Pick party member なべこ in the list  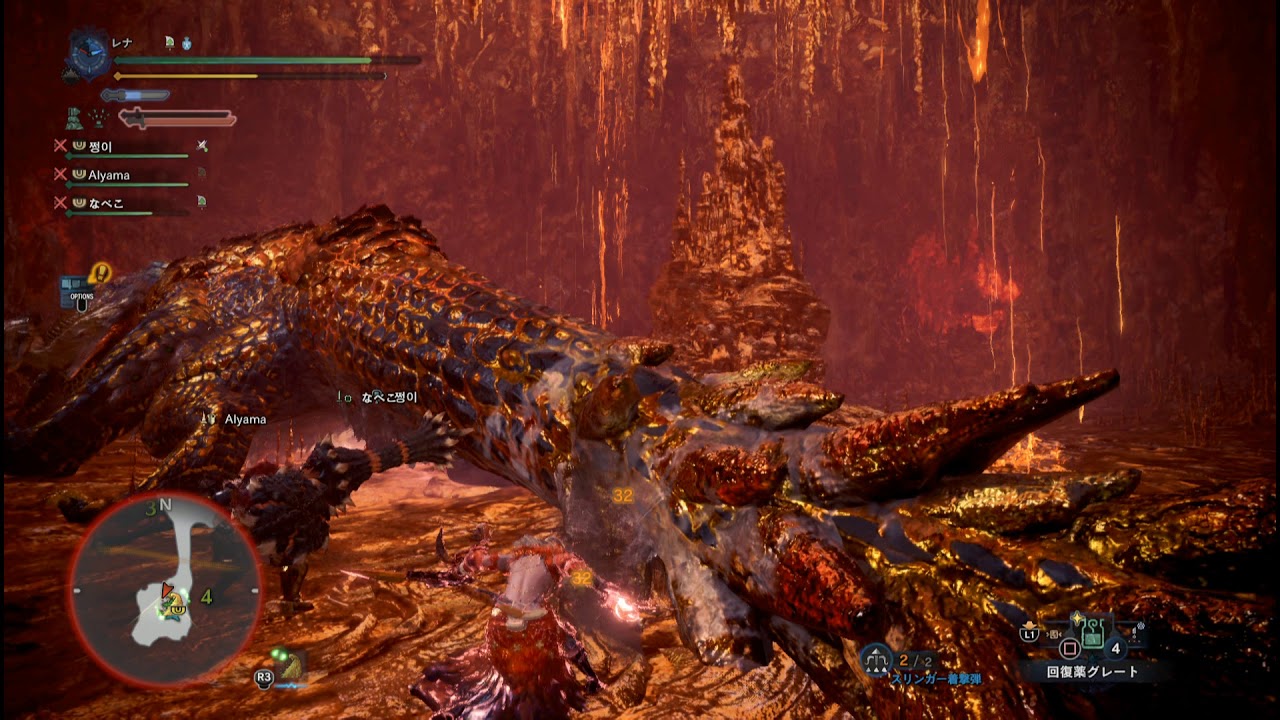[106, 202]
